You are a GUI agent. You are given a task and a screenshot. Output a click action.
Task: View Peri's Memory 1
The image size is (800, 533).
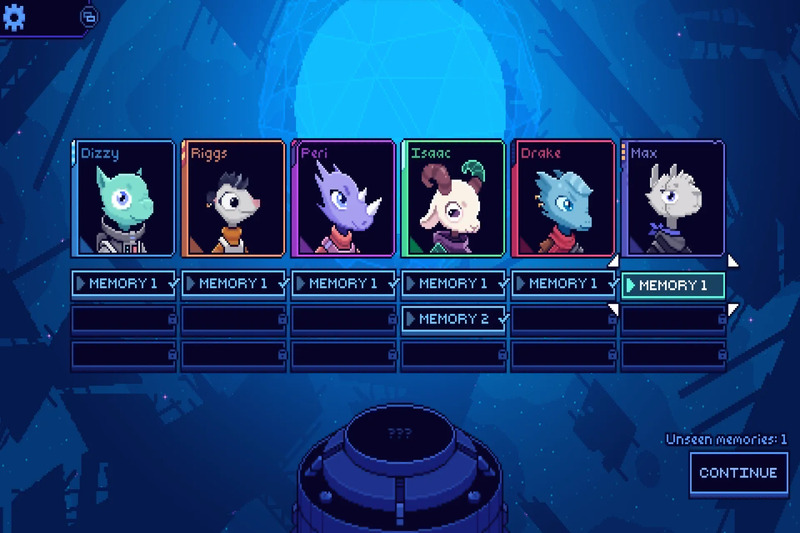coord(344,284)
